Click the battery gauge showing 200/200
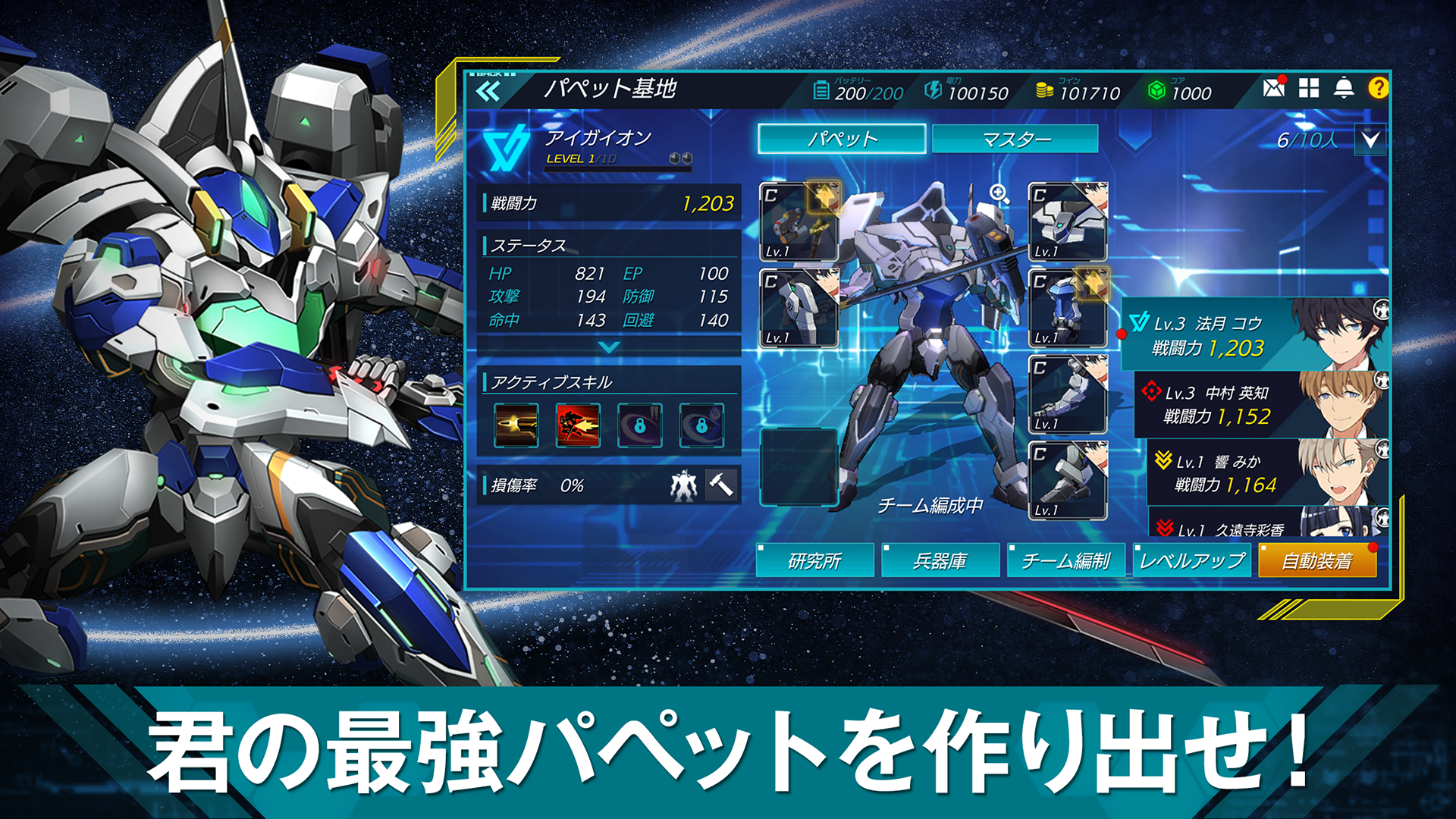This screenshot has height=819, width=1456. 857,90
